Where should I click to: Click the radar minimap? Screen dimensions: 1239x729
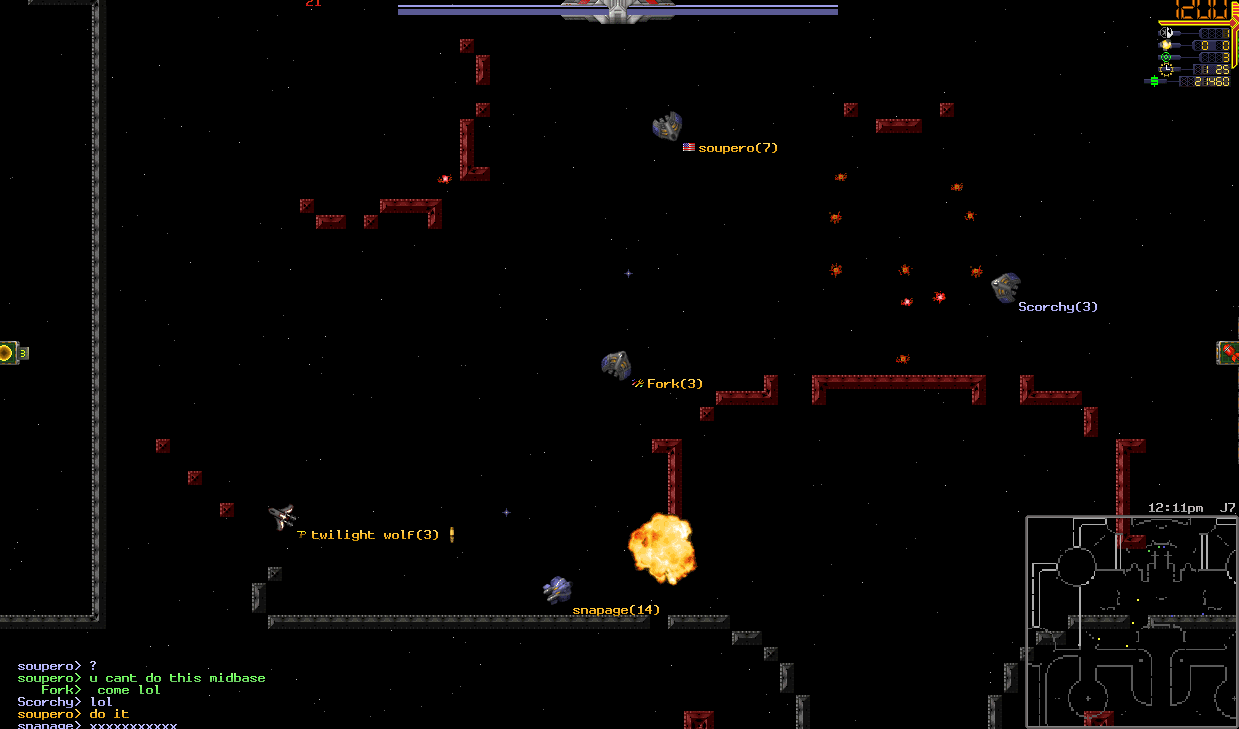tap(1130, 621)
